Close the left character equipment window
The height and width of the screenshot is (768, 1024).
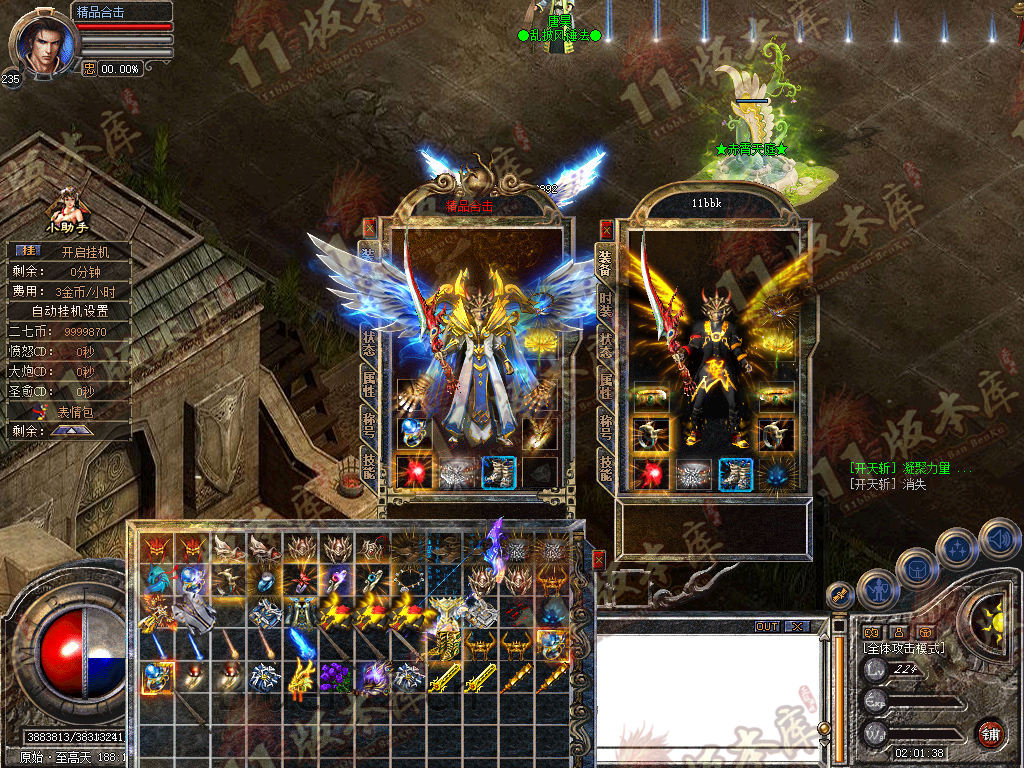coord(369,227)
